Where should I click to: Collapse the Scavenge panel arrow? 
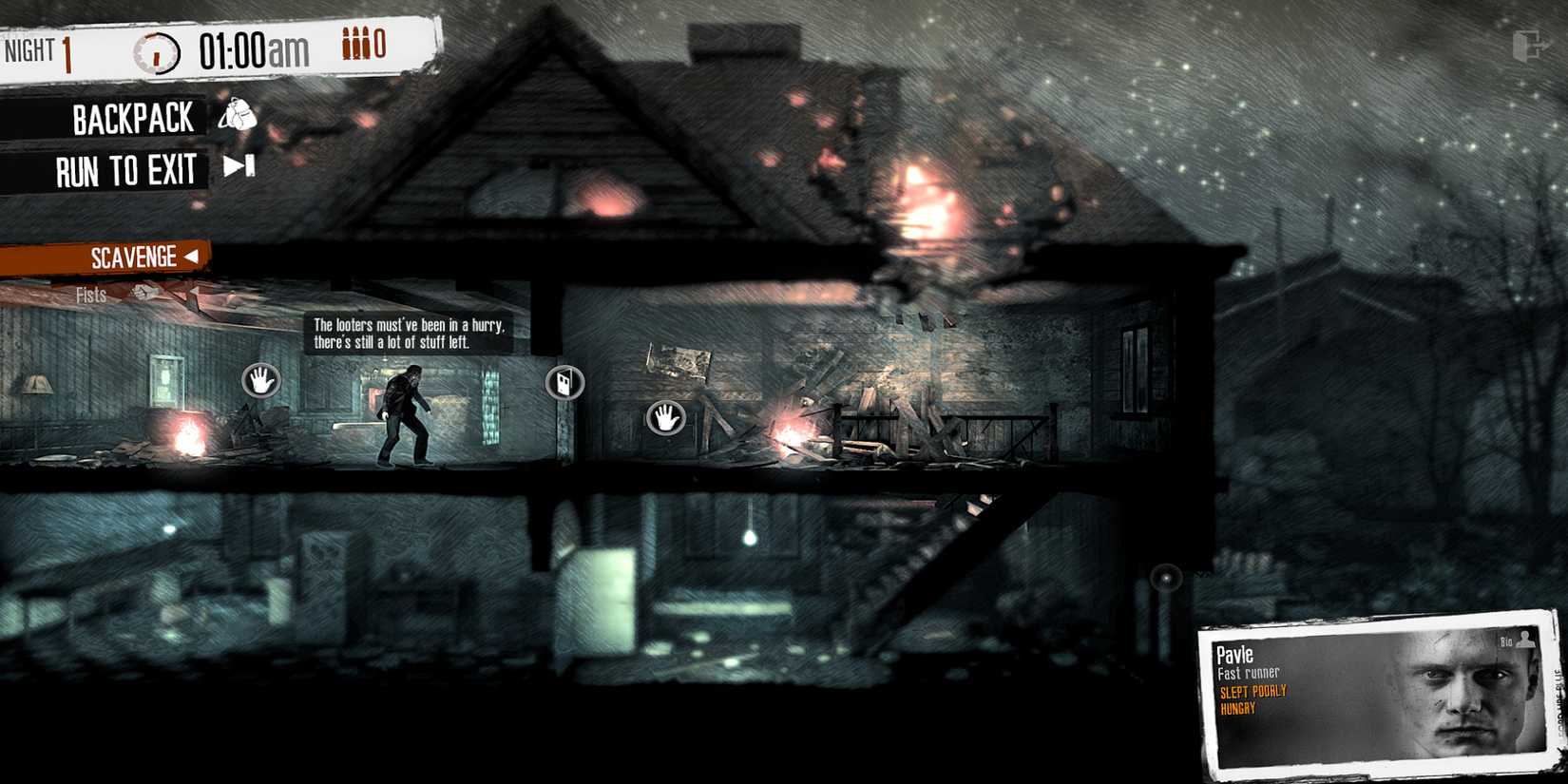193,256
